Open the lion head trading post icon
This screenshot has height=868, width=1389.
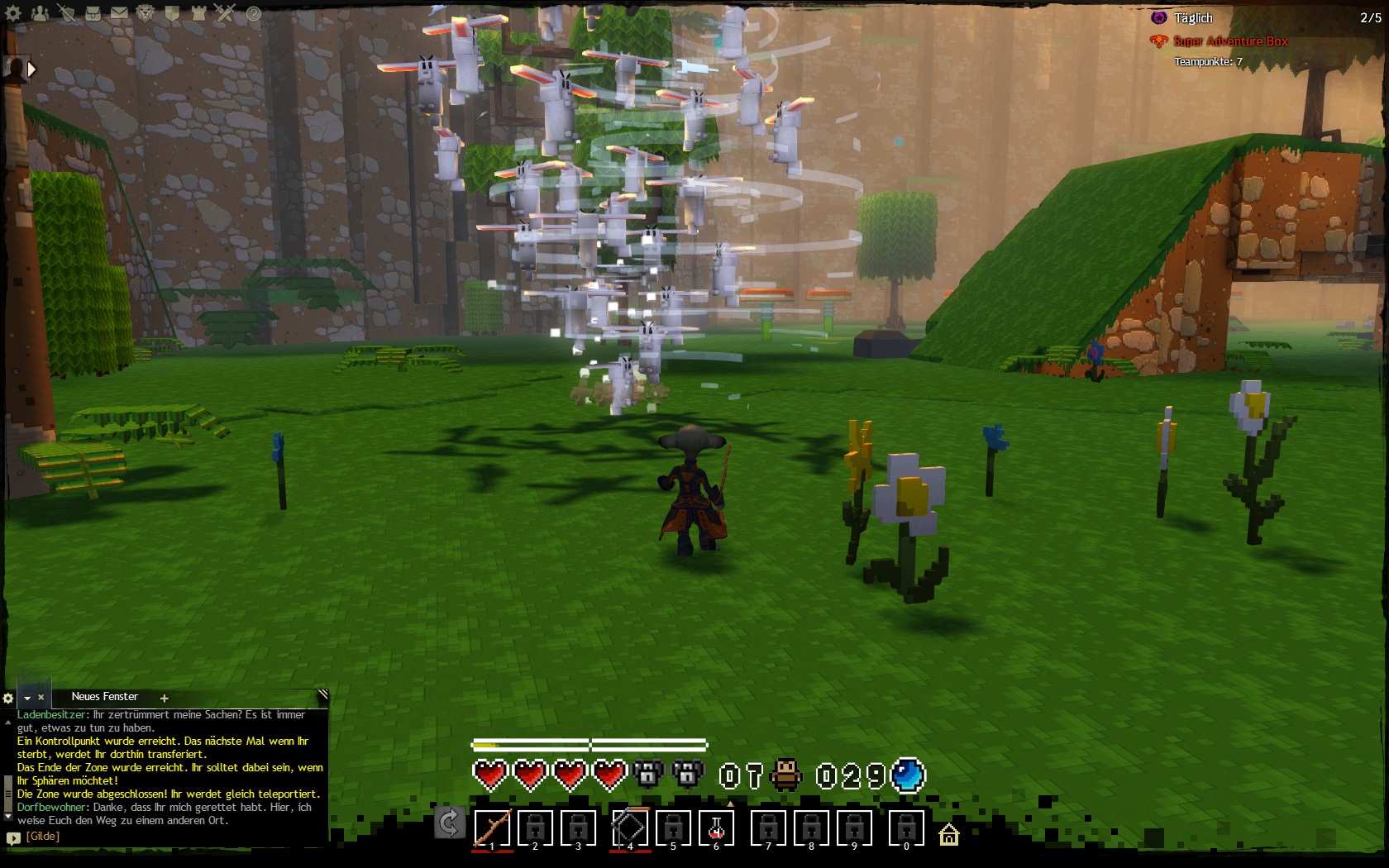click(x=146, y=12)
